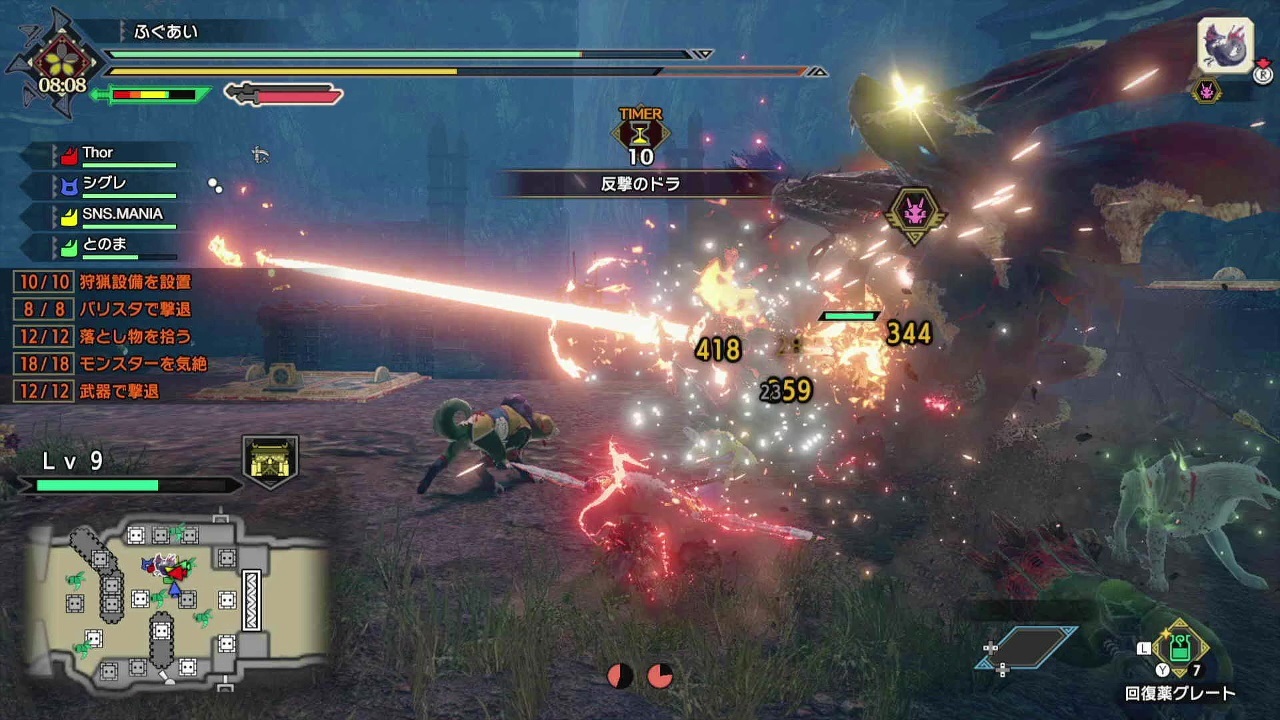This screenshot has width=1280, height=720.
Task: Select party member とのま in the list
Action: pyautogui.click(x=112, y=245)
